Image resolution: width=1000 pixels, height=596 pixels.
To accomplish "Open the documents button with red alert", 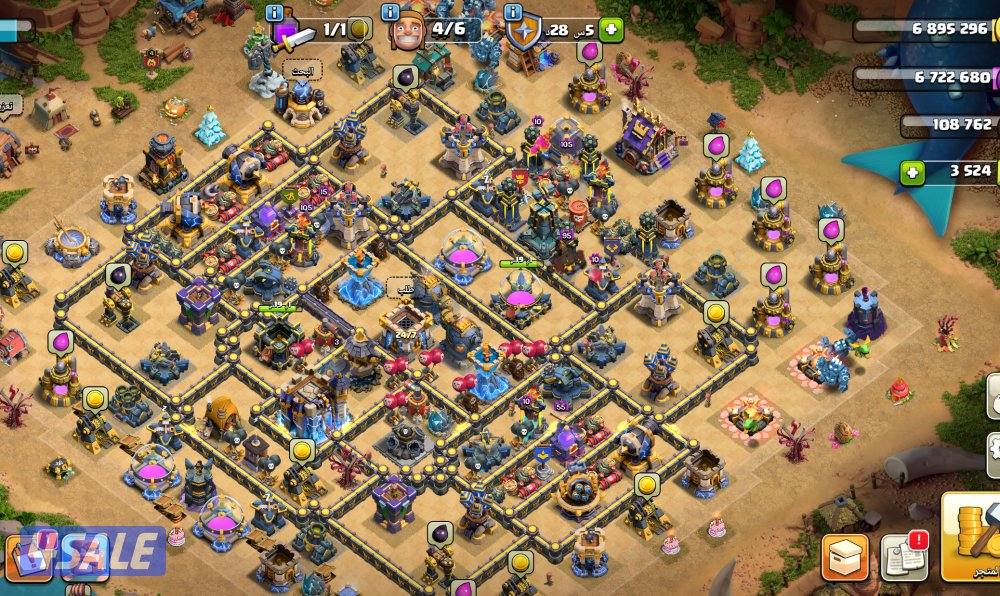I will point(903,557).
